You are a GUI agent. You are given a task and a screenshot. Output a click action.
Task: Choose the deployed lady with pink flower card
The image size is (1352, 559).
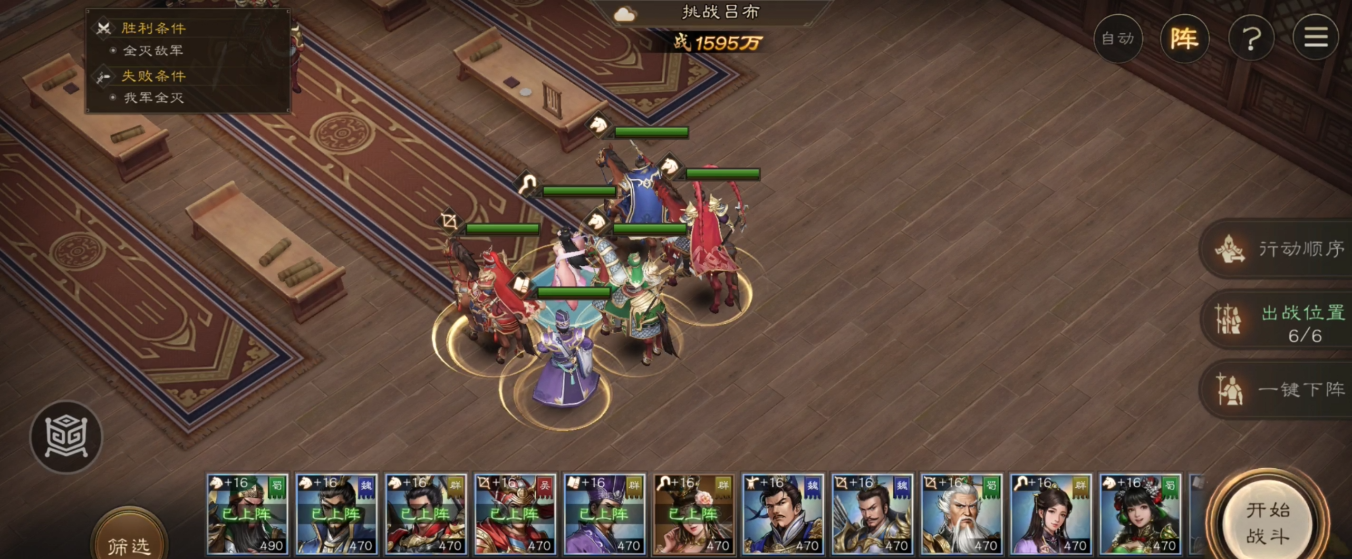point(693,514)
